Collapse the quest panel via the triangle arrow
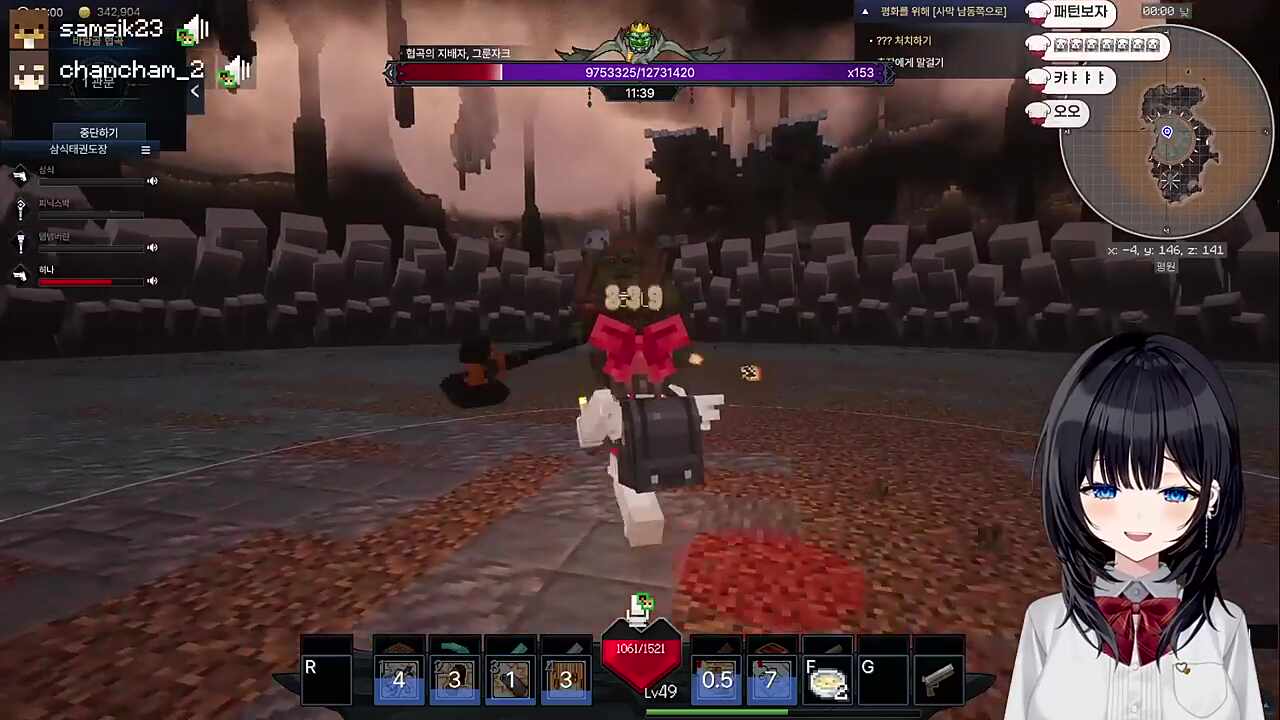Image resolution: width=1280 pixels, height=720 pixels. (864, 10)
